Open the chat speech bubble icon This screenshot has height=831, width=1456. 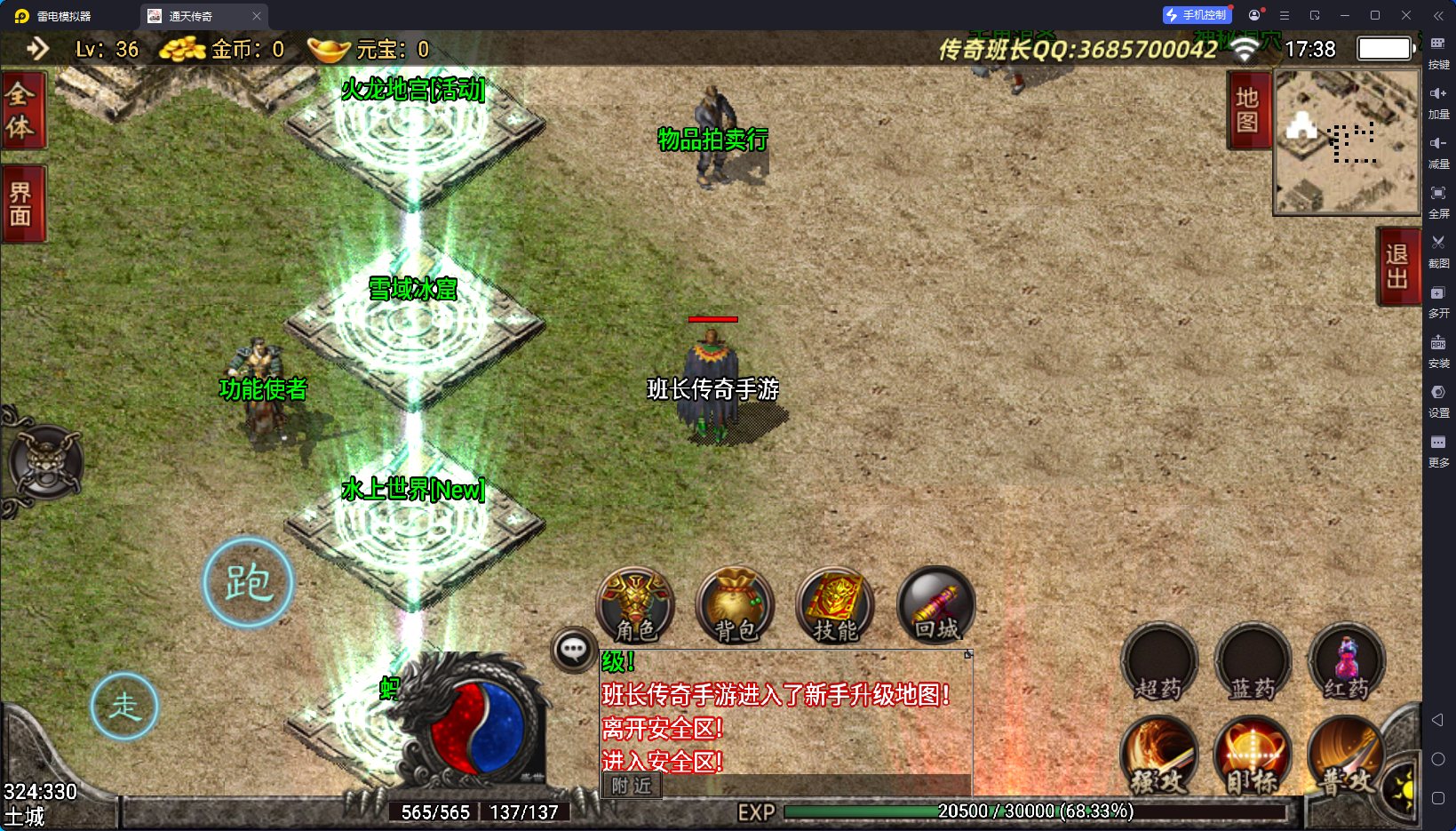(x=573, y=651)
